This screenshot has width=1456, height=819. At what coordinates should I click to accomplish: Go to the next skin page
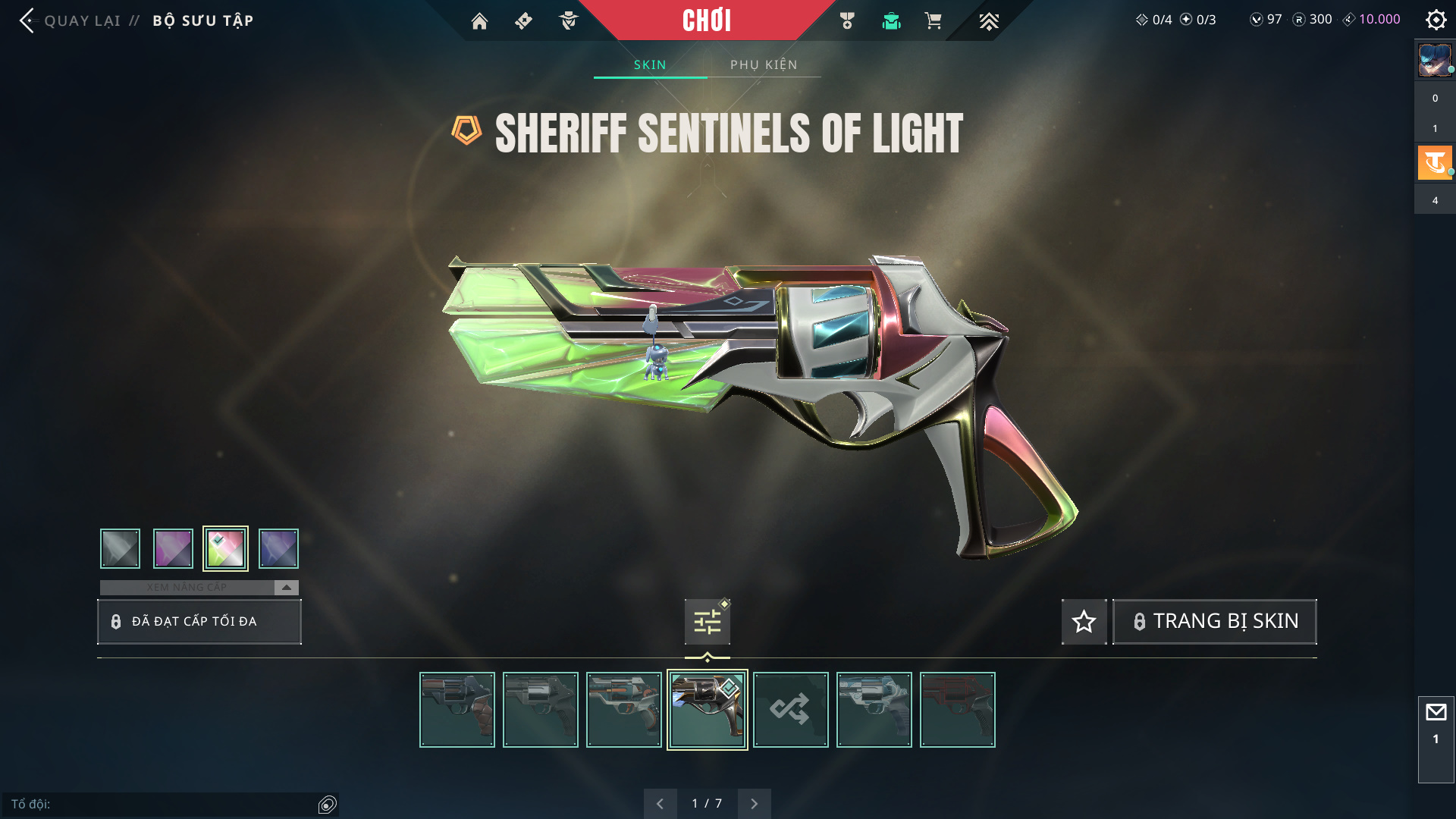click(x=754, y=804)
